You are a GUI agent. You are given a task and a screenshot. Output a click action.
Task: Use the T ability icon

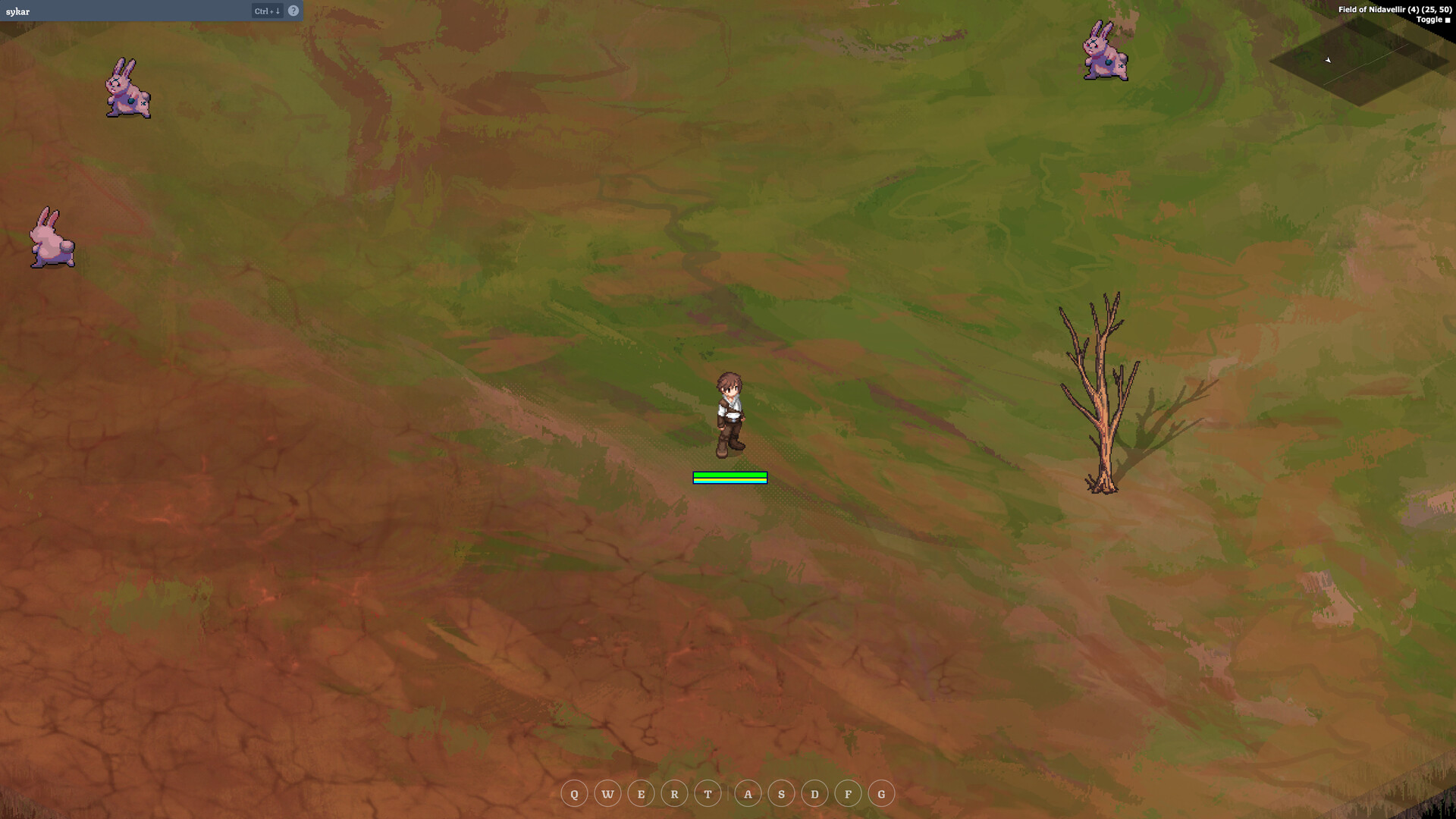click(707, 793)
